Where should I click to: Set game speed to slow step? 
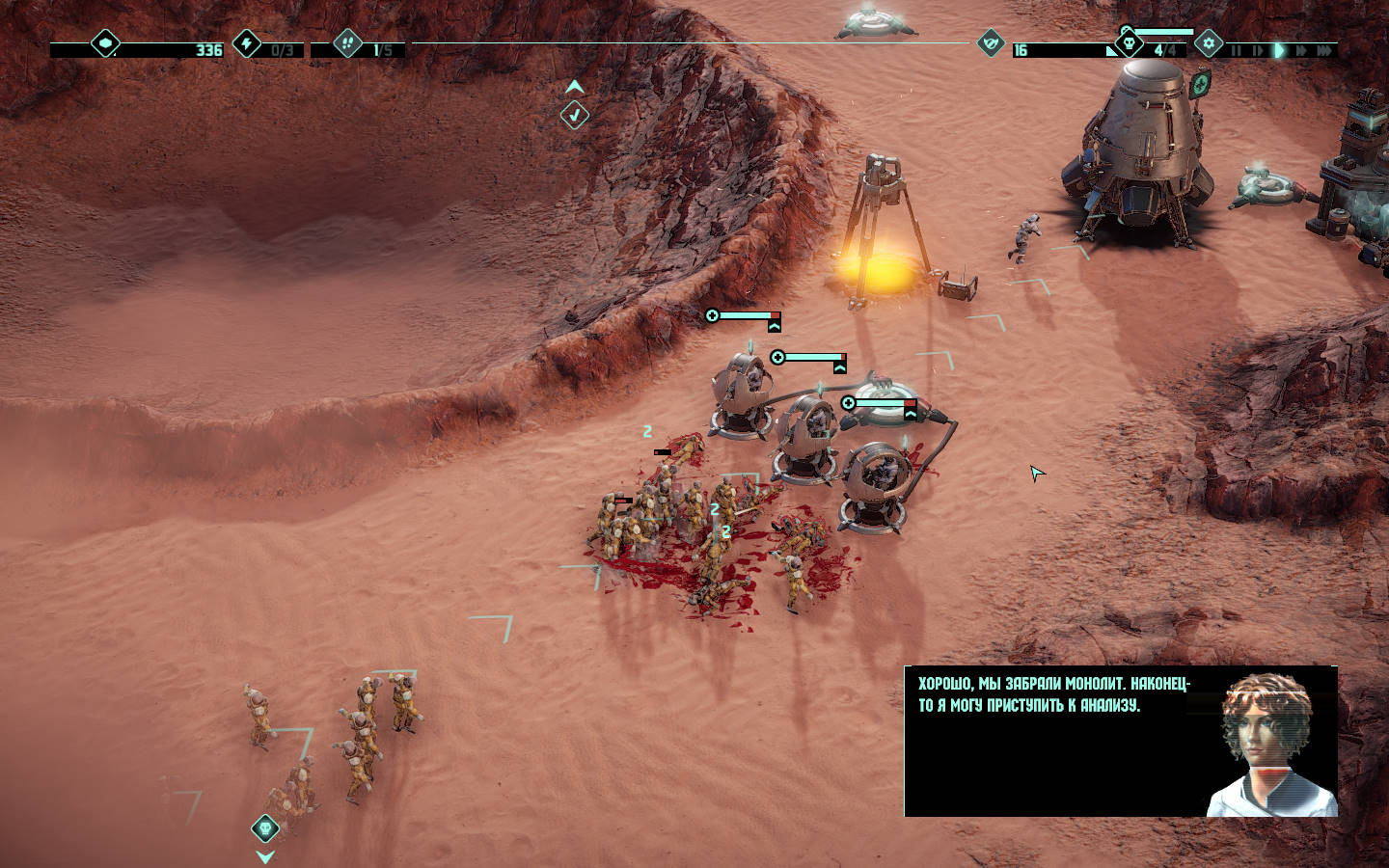coord(1257,50)
